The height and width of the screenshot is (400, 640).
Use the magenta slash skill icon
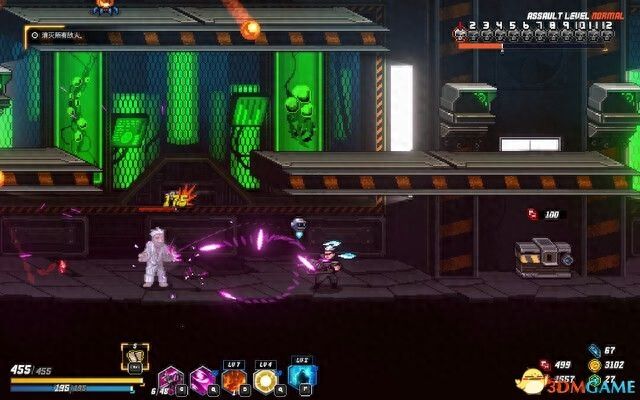pyautogui.click(x=202, y=380)
